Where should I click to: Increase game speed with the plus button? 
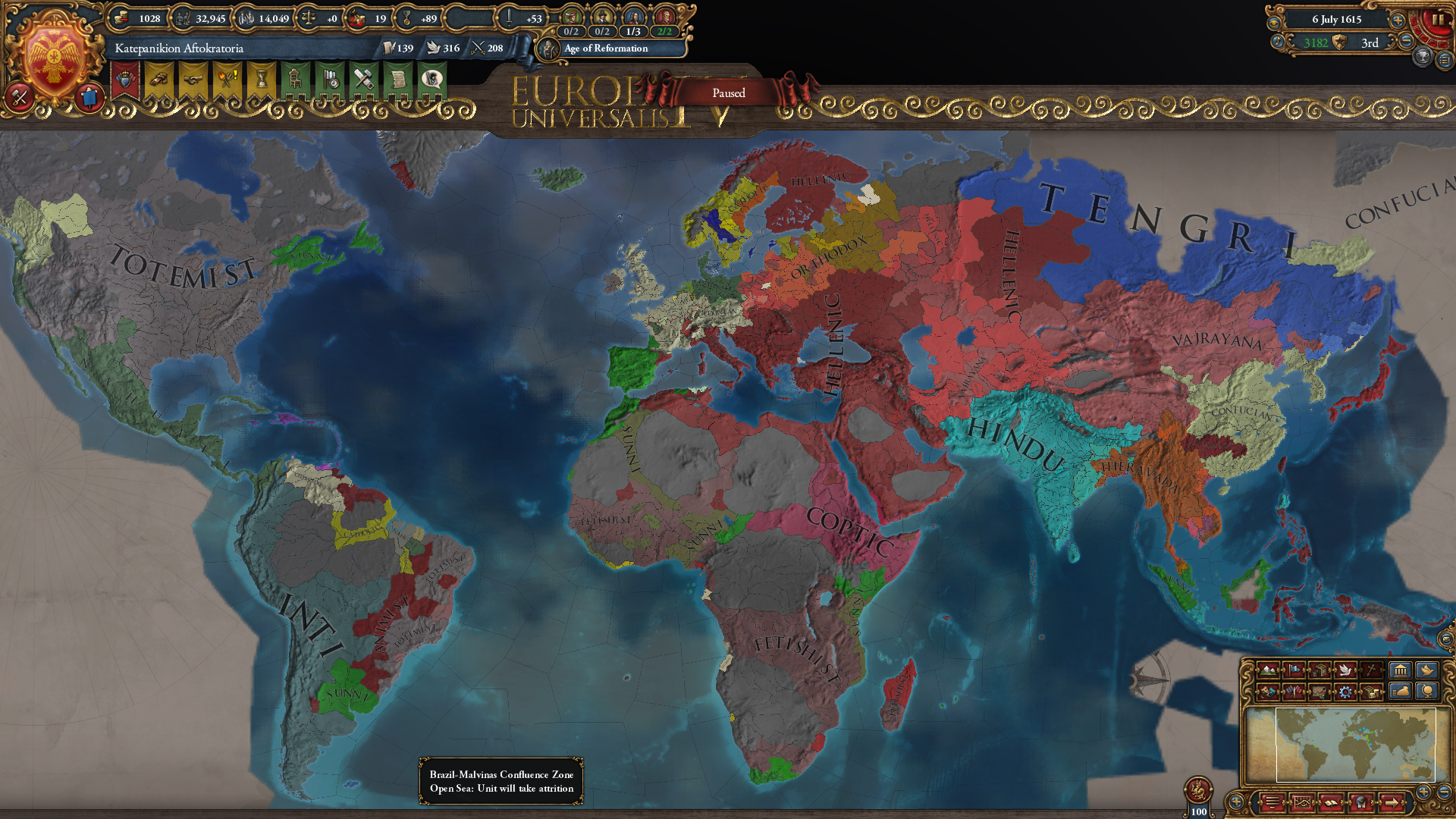click(x=1397, y=20)
